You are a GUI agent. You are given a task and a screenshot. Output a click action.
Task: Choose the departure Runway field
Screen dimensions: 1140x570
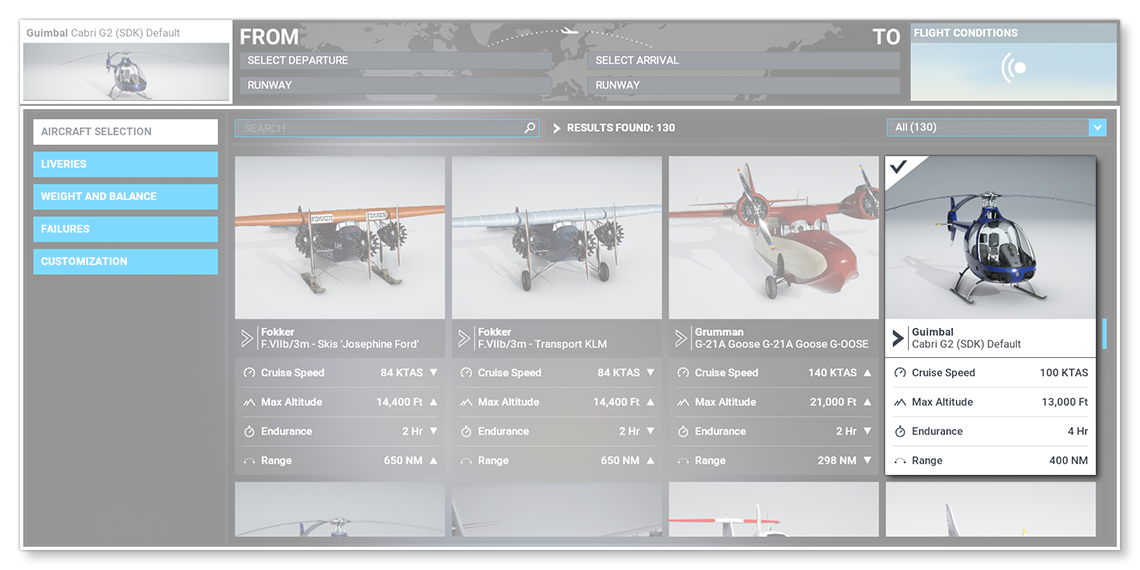(395, 85)
